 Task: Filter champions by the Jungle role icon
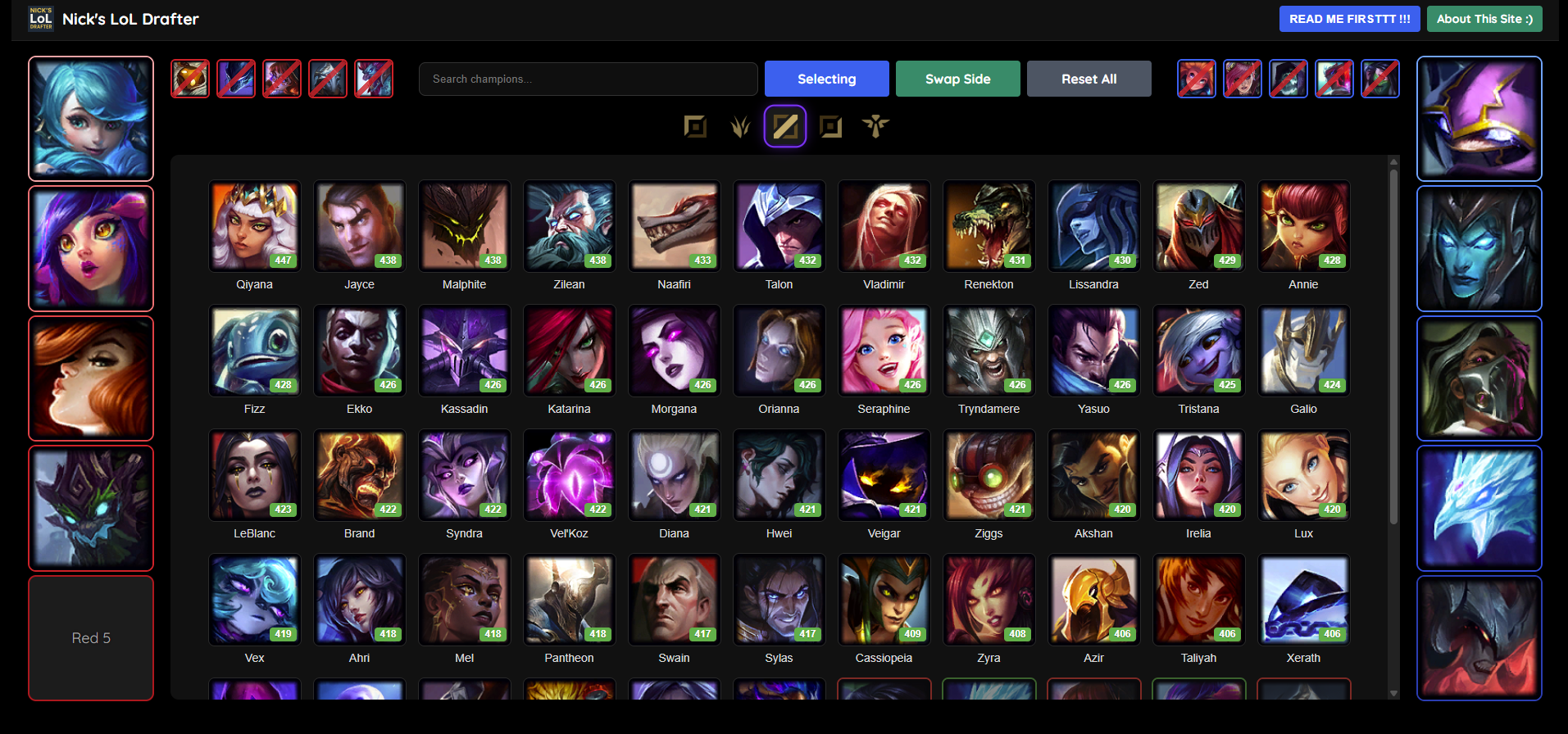click(x=740, y=125)
